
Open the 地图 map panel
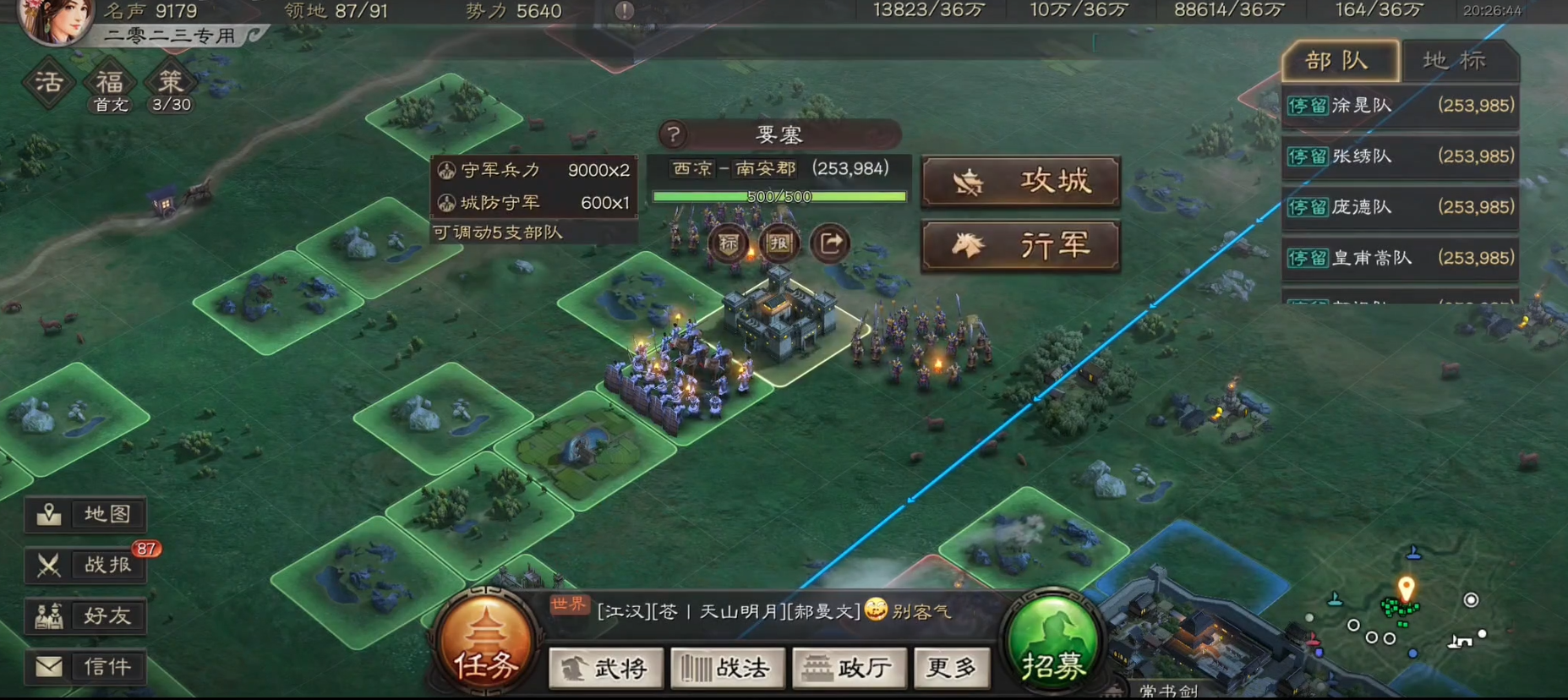85,514
